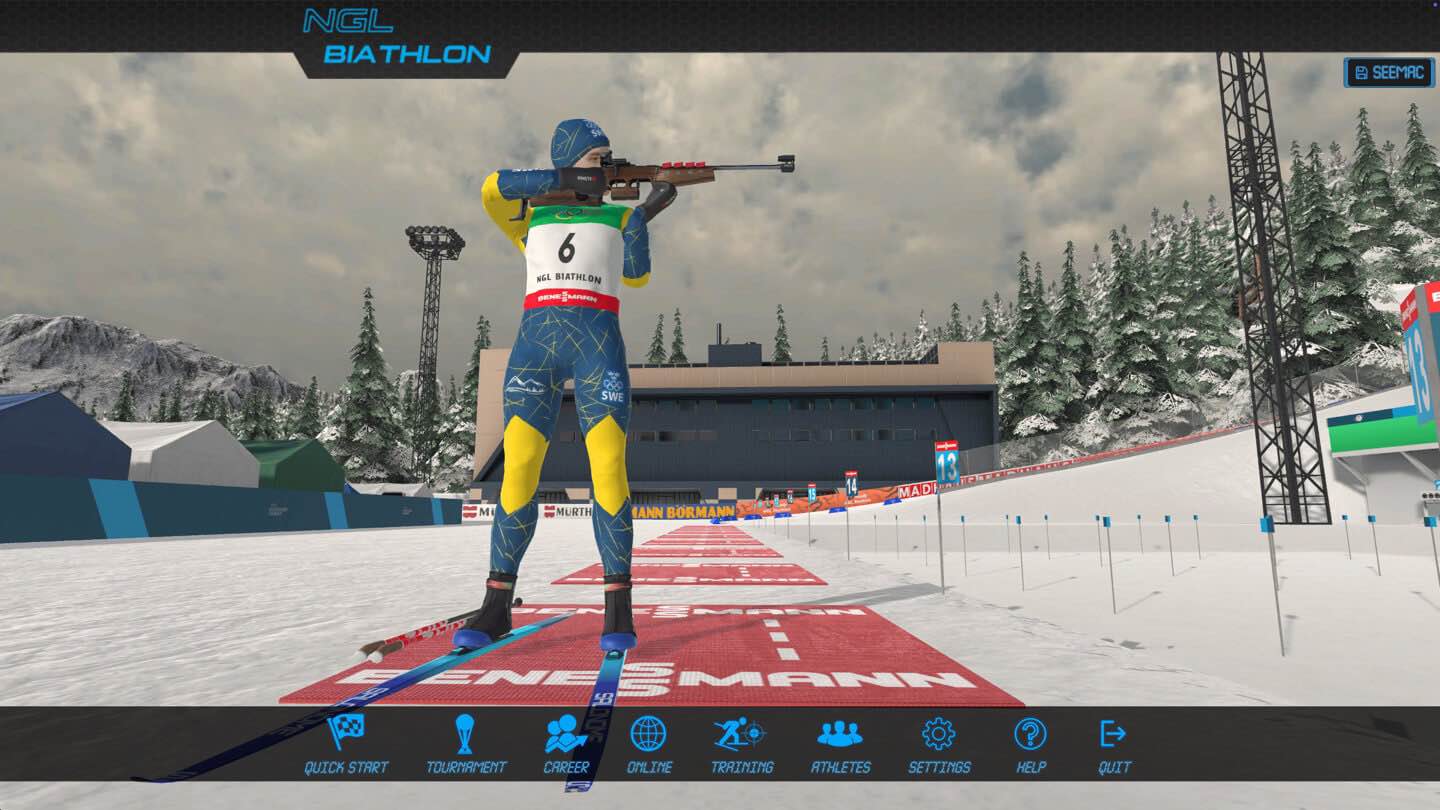Open the Career menu entry
The image size is (1440, 810).
pyautogui.click(x=566, y=766)
